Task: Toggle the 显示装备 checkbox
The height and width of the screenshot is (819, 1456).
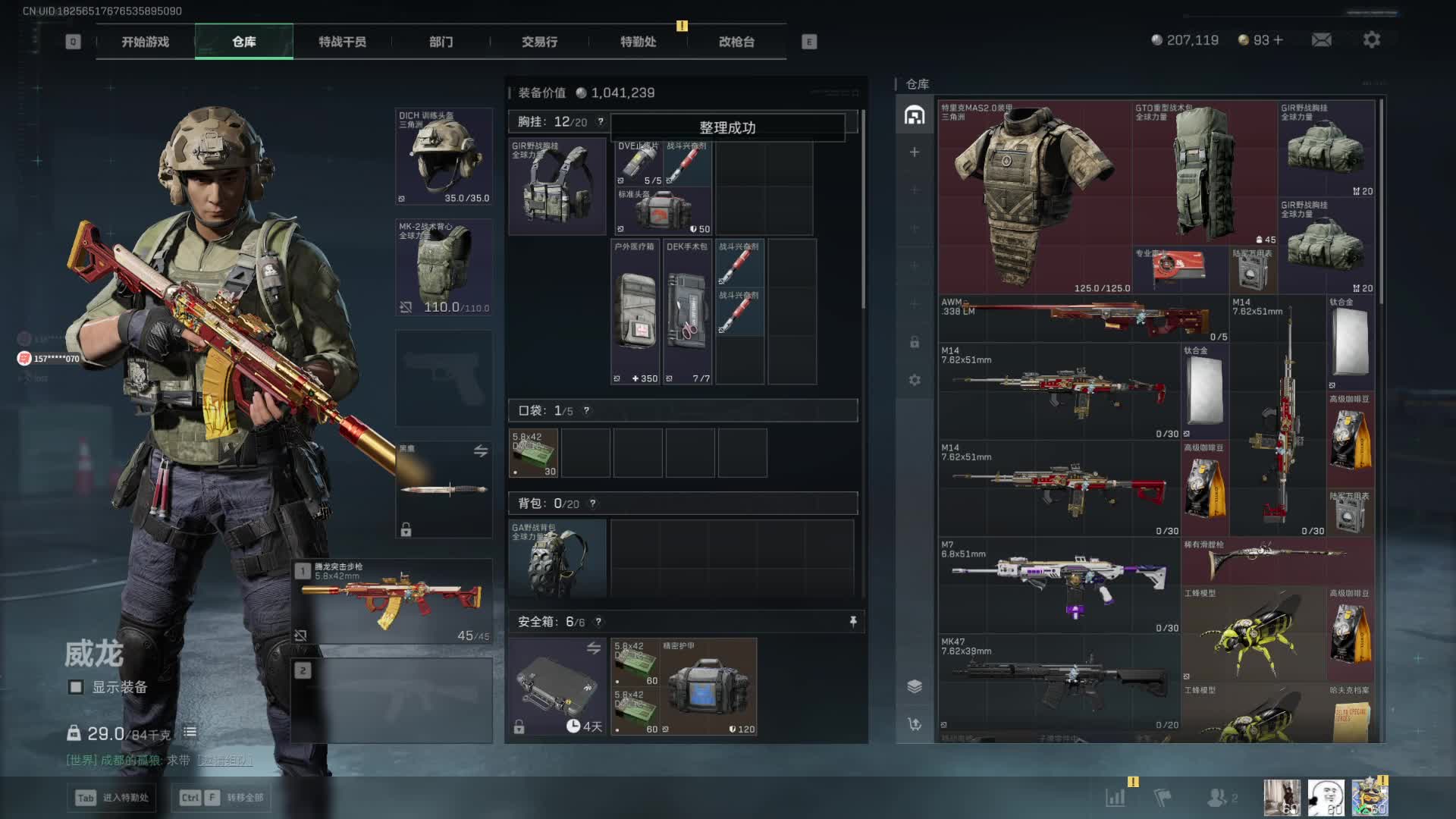Action: pyautogui.click(x=76, y=687)
